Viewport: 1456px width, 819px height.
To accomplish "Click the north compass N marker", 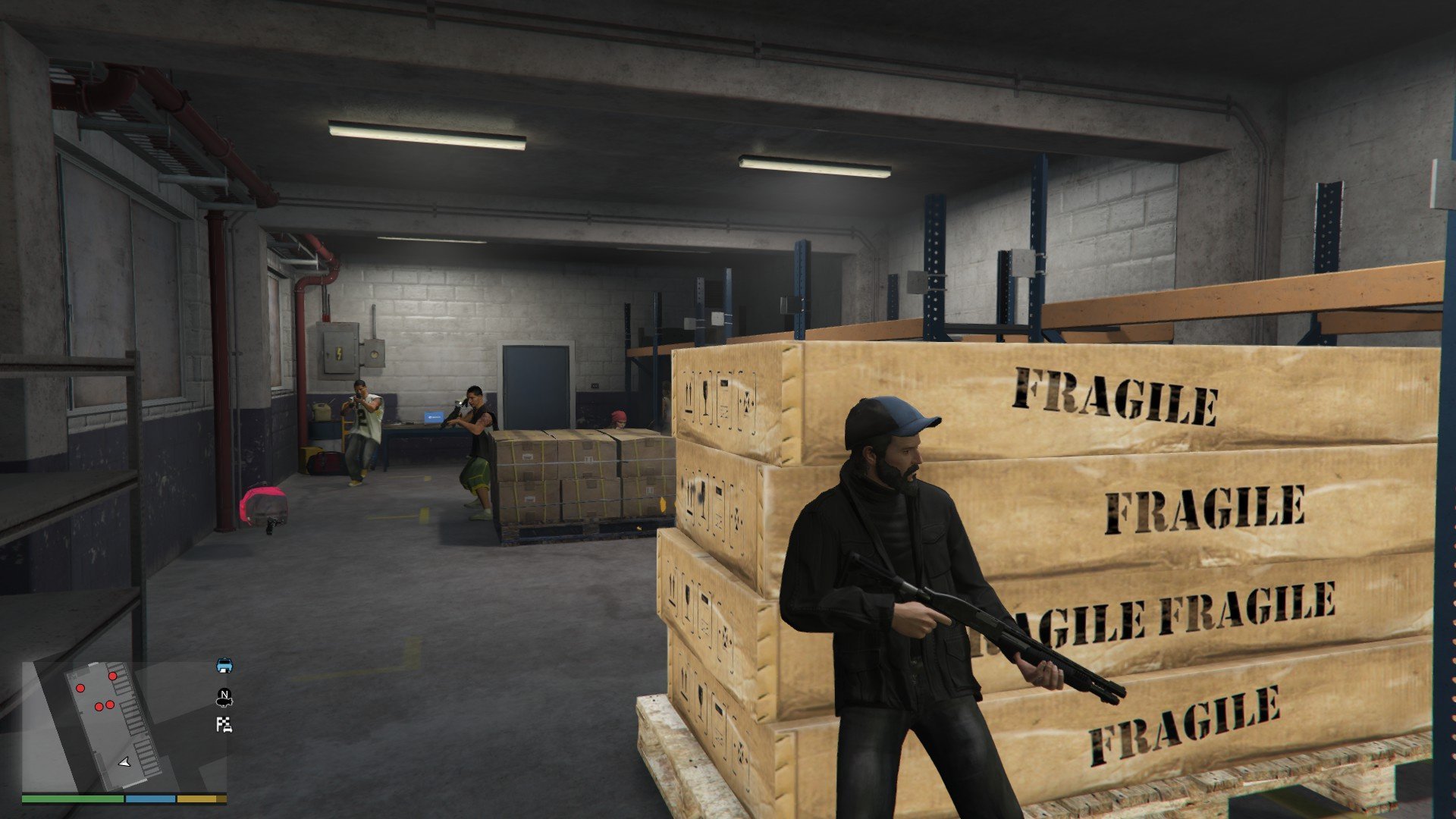I will (x=224, y=693).
